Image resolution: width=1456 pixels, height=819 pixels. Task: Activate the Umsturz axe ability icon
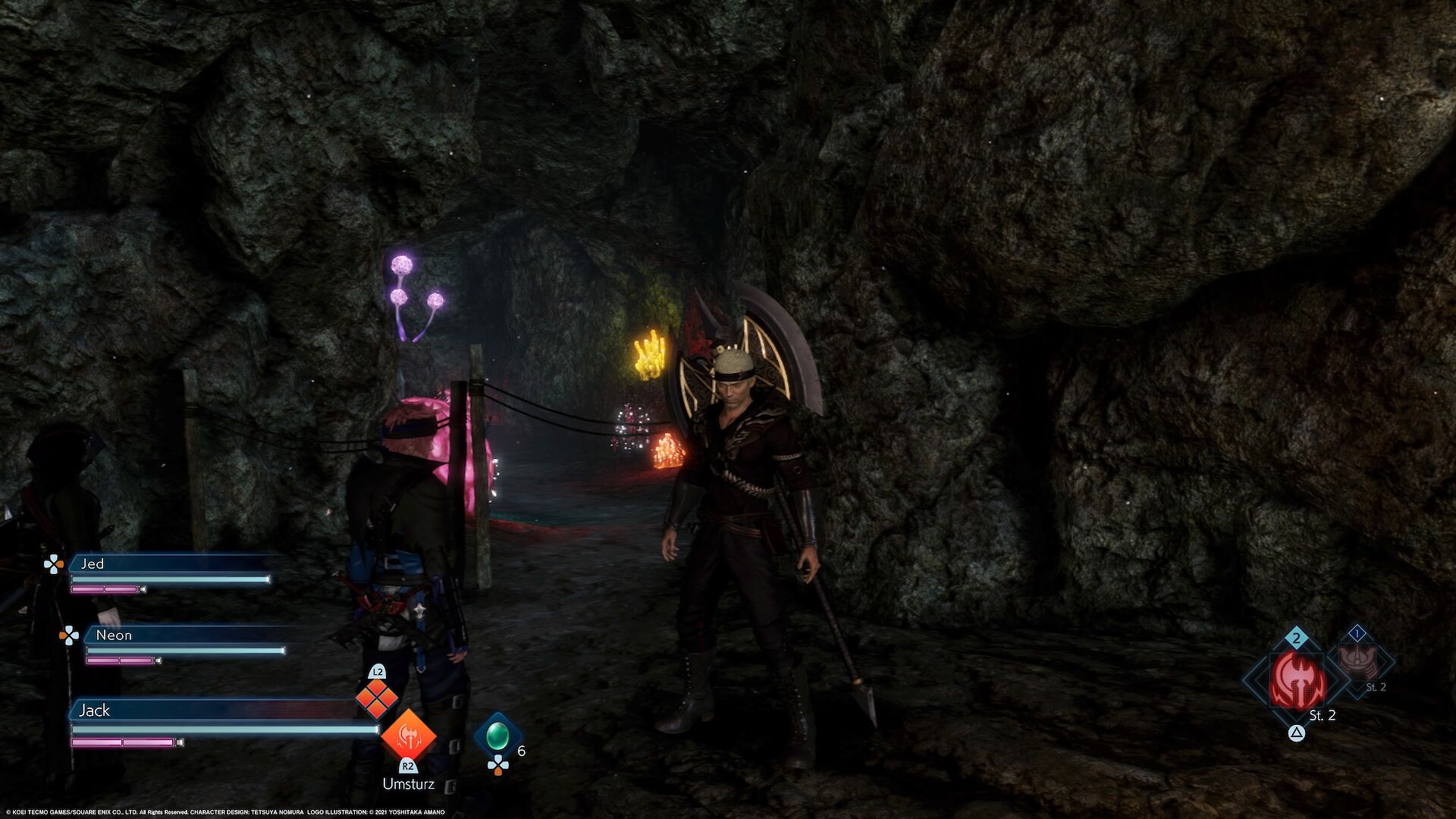(x=408, y=735)
